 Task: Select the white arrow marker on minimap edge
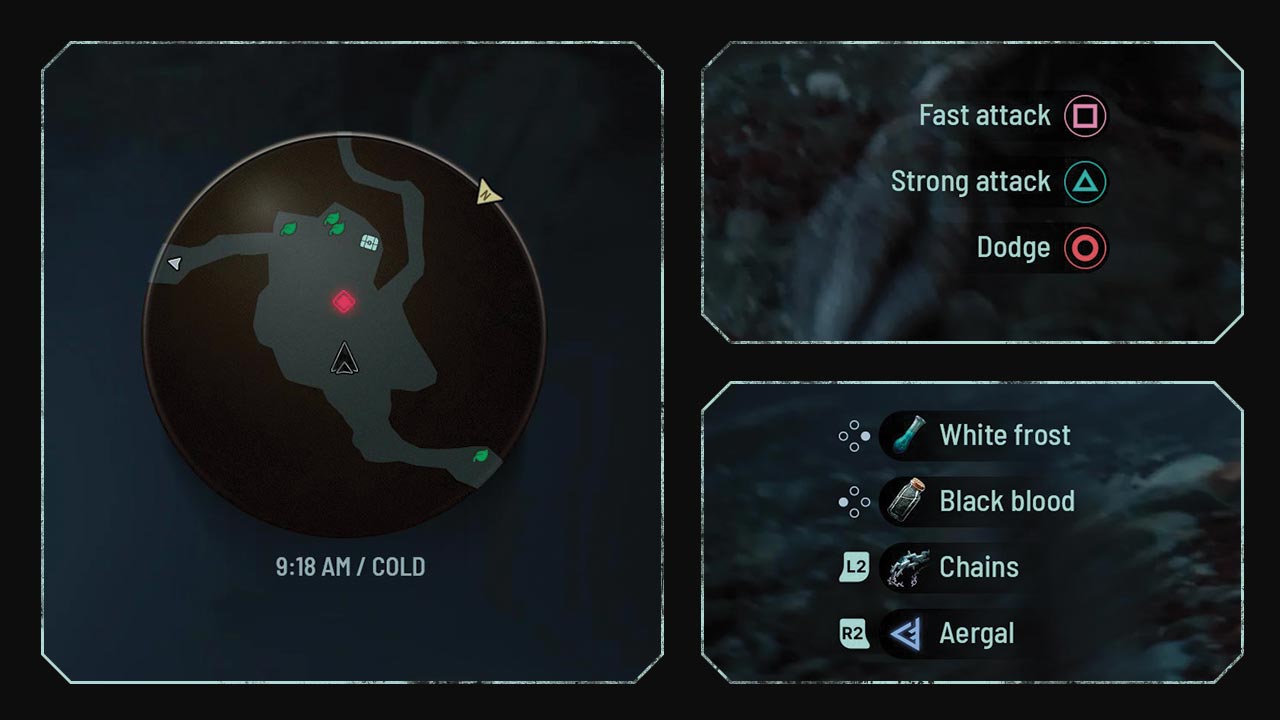(174, 263)
